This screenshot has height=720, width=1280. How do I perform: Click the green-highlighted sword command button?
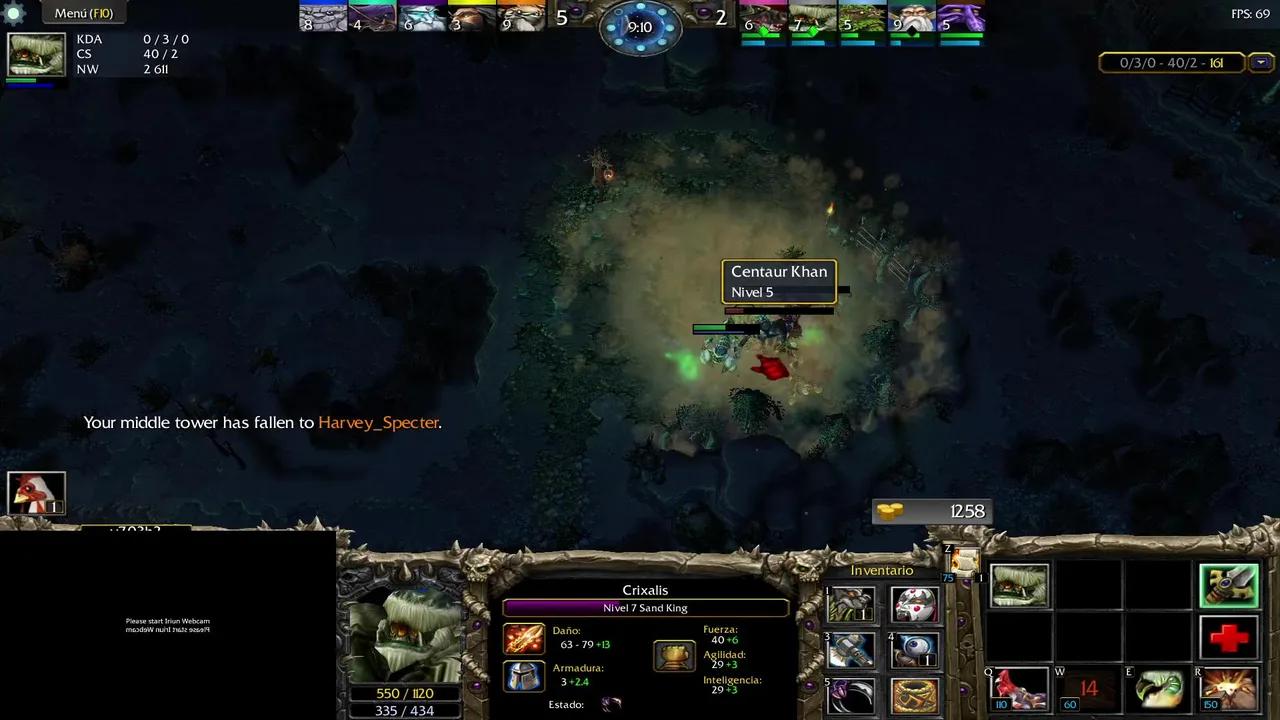point(1229,586)
